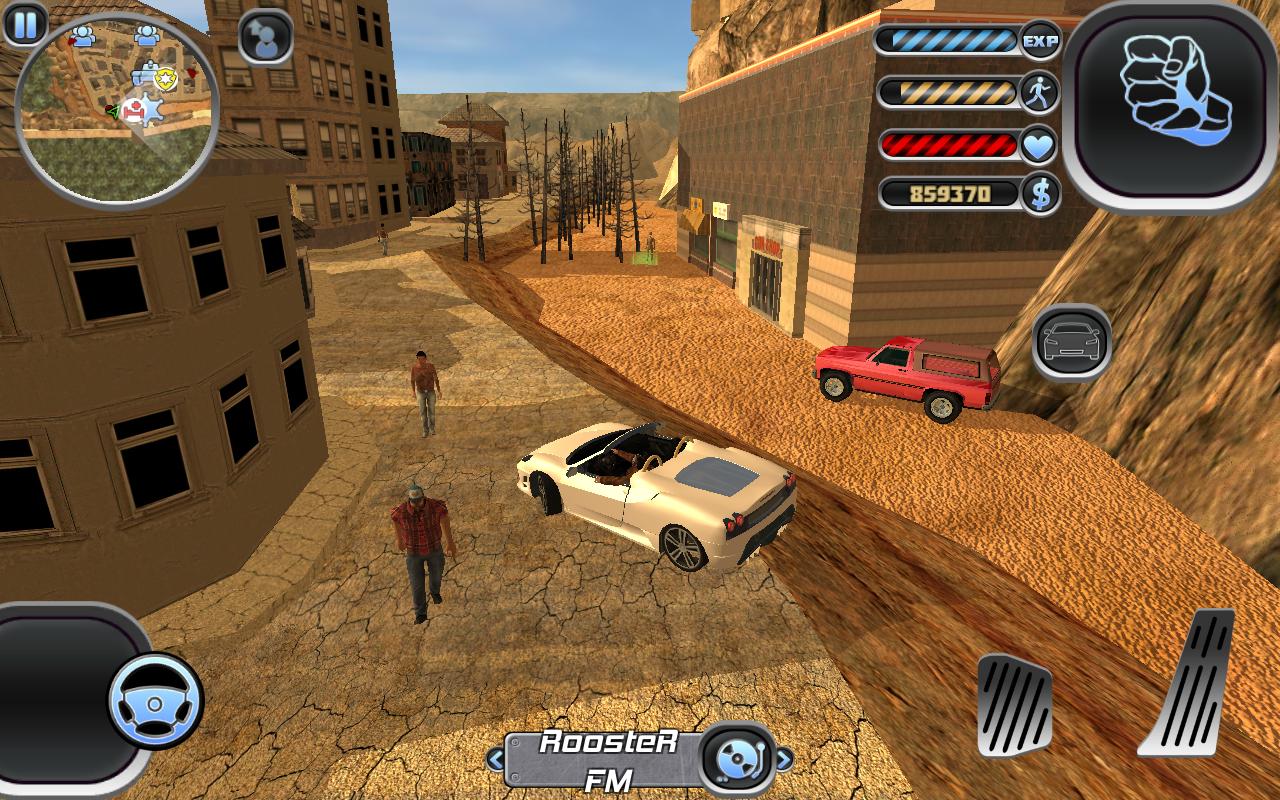Step on the gas pedal

click(1189, 684)
